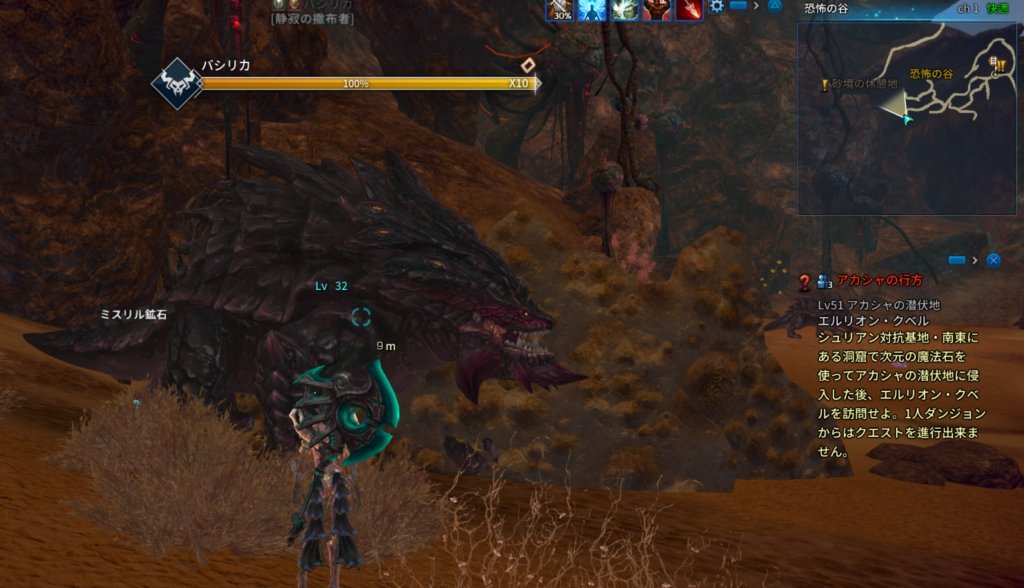Select the glowing blue figure buff icon
The height and width of the screenshot is (588, 1024).
[x=592, y=9]
